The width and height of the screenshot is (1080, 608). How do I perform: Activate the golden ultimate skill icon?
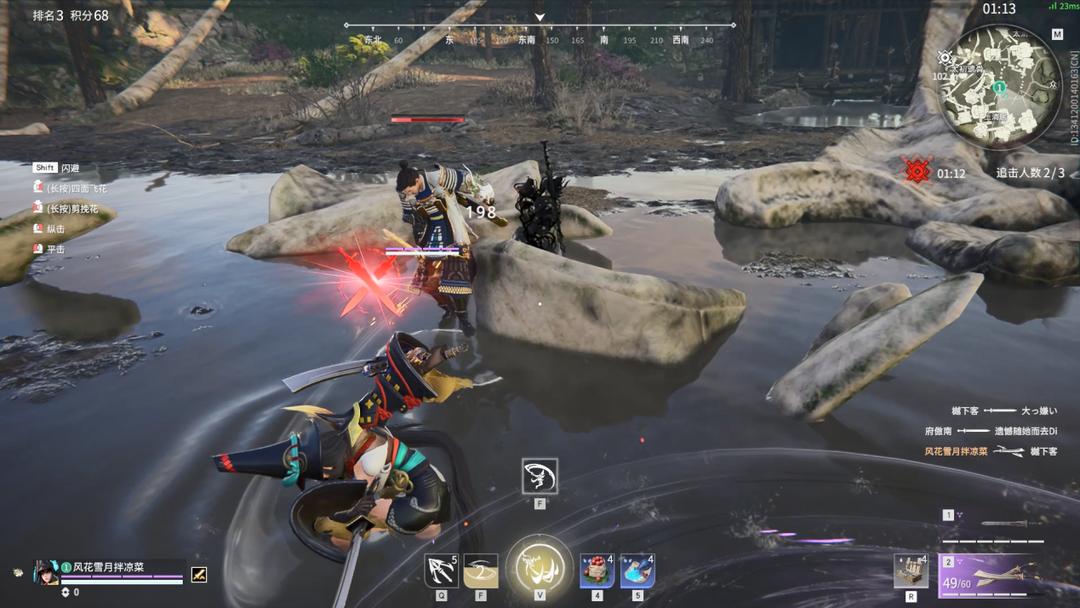pos(539,568)
